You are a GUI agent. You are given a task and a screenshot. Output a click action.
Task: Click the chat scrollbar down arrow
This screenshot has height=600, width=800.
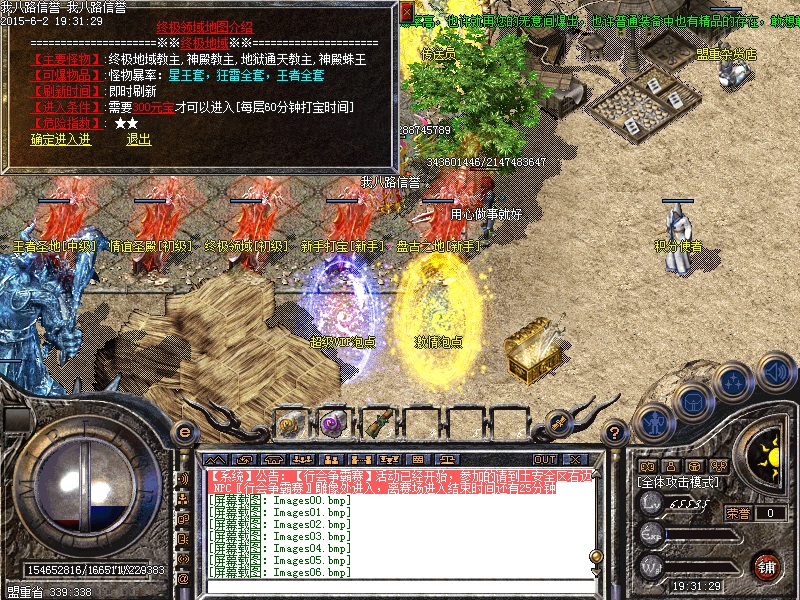pos(596,570)
